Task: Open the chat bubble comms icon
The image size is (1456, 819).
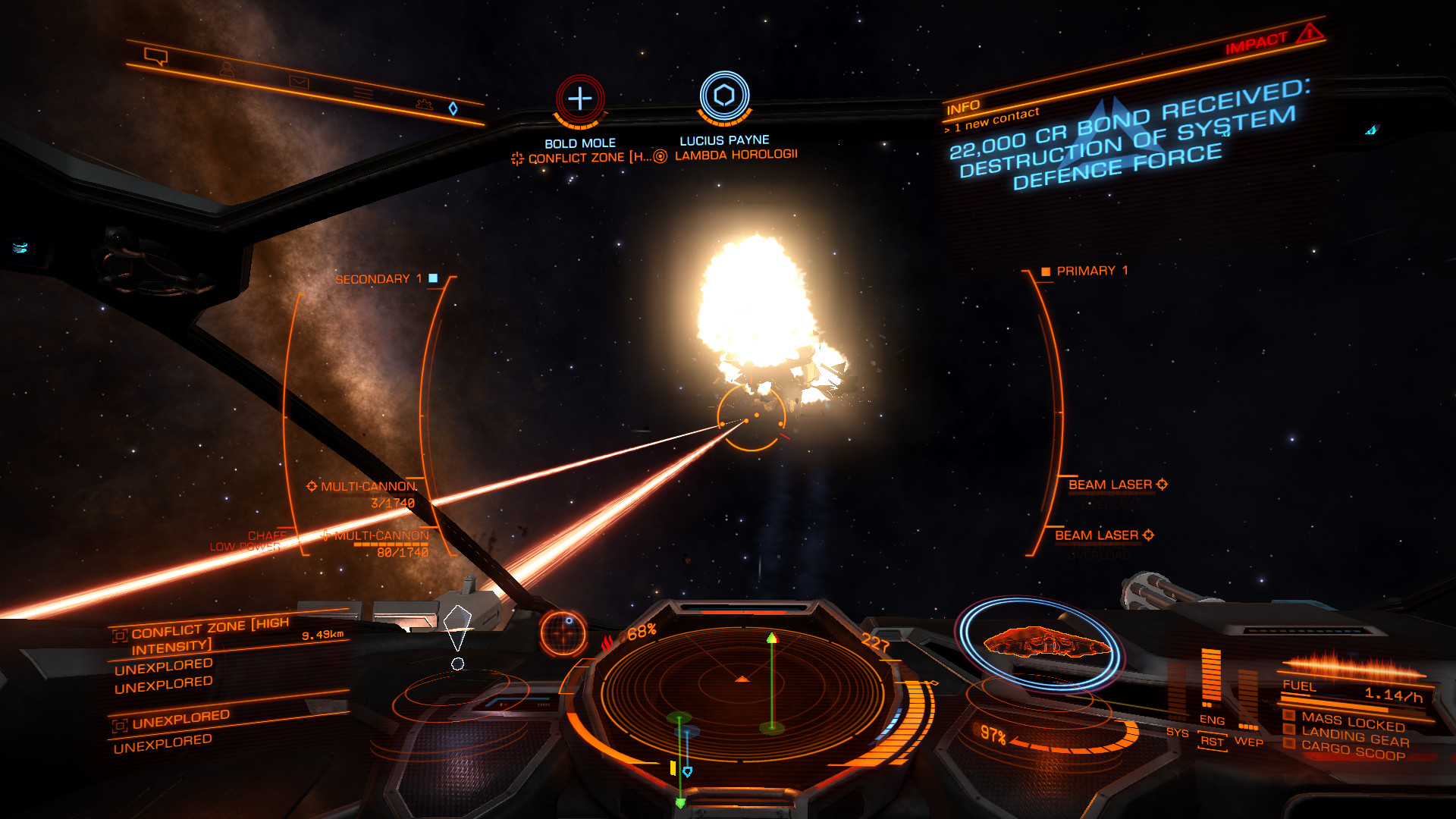Action: click(155, 56)
